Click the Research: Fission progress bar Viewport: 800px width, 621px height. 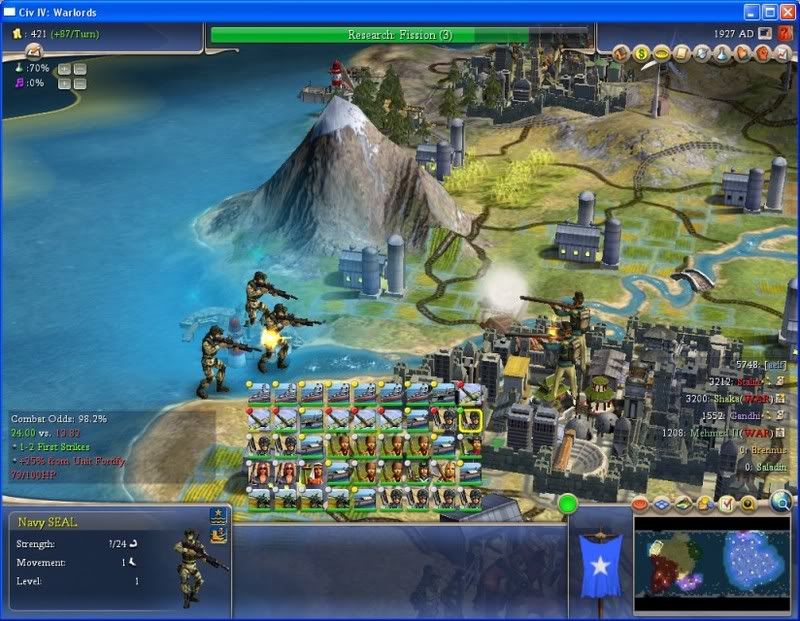tap(400, 35)
